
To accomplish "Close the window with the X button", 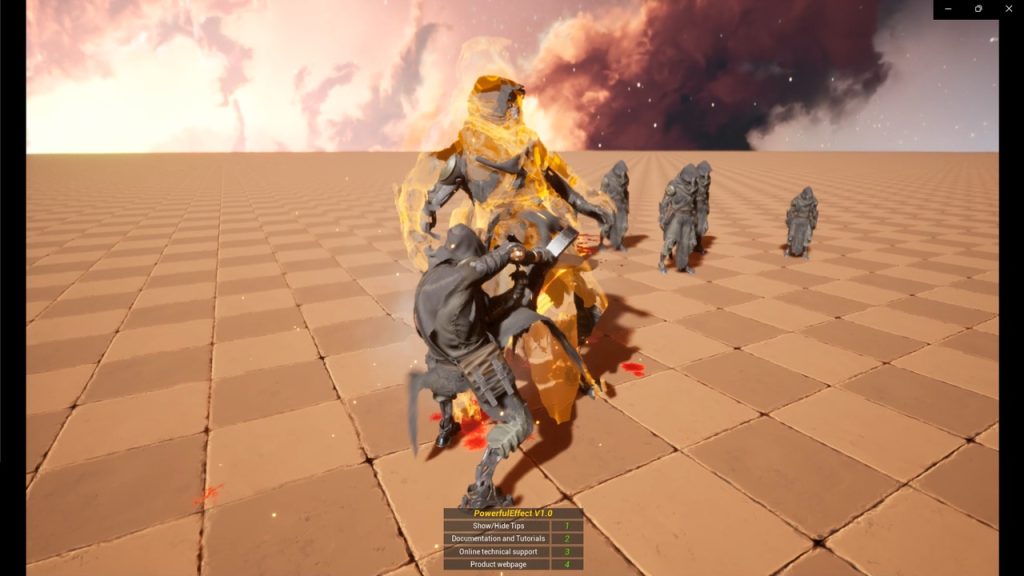I will pyautogui.click(x=1008, y=9).
